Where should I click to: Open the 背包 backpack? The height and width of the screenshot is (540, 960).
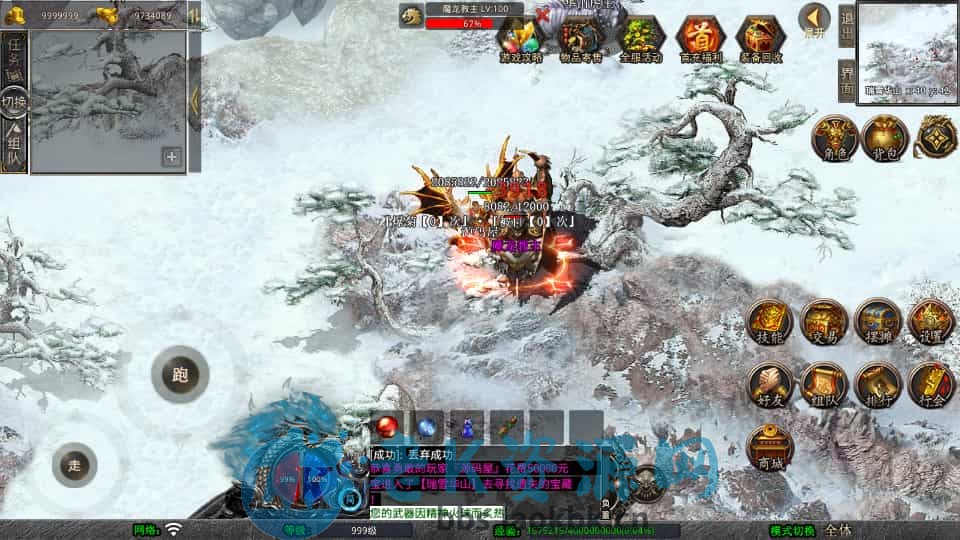coord(884,138)
